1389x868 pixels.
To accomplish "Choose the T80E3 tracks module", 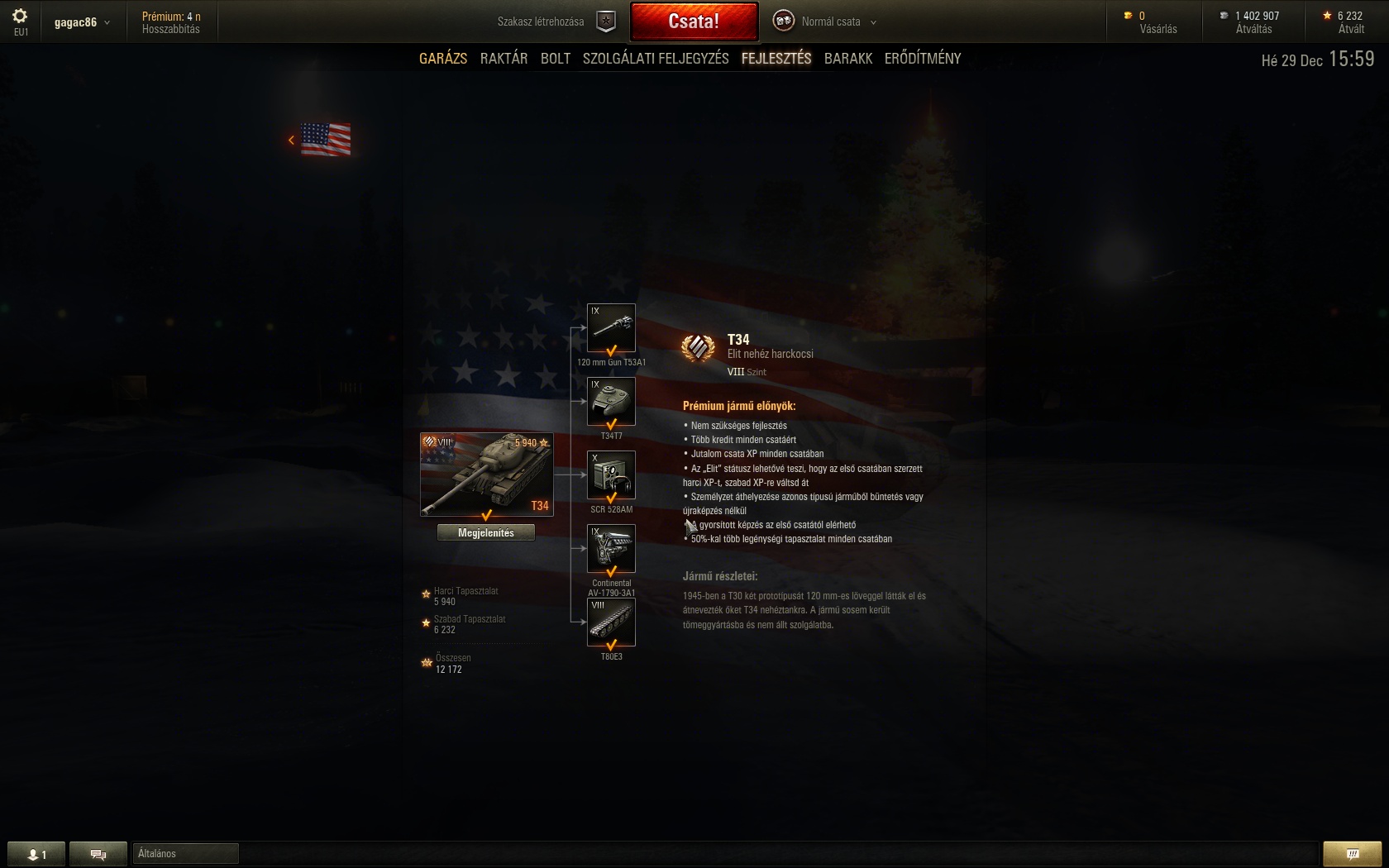I will click(611, 622).
